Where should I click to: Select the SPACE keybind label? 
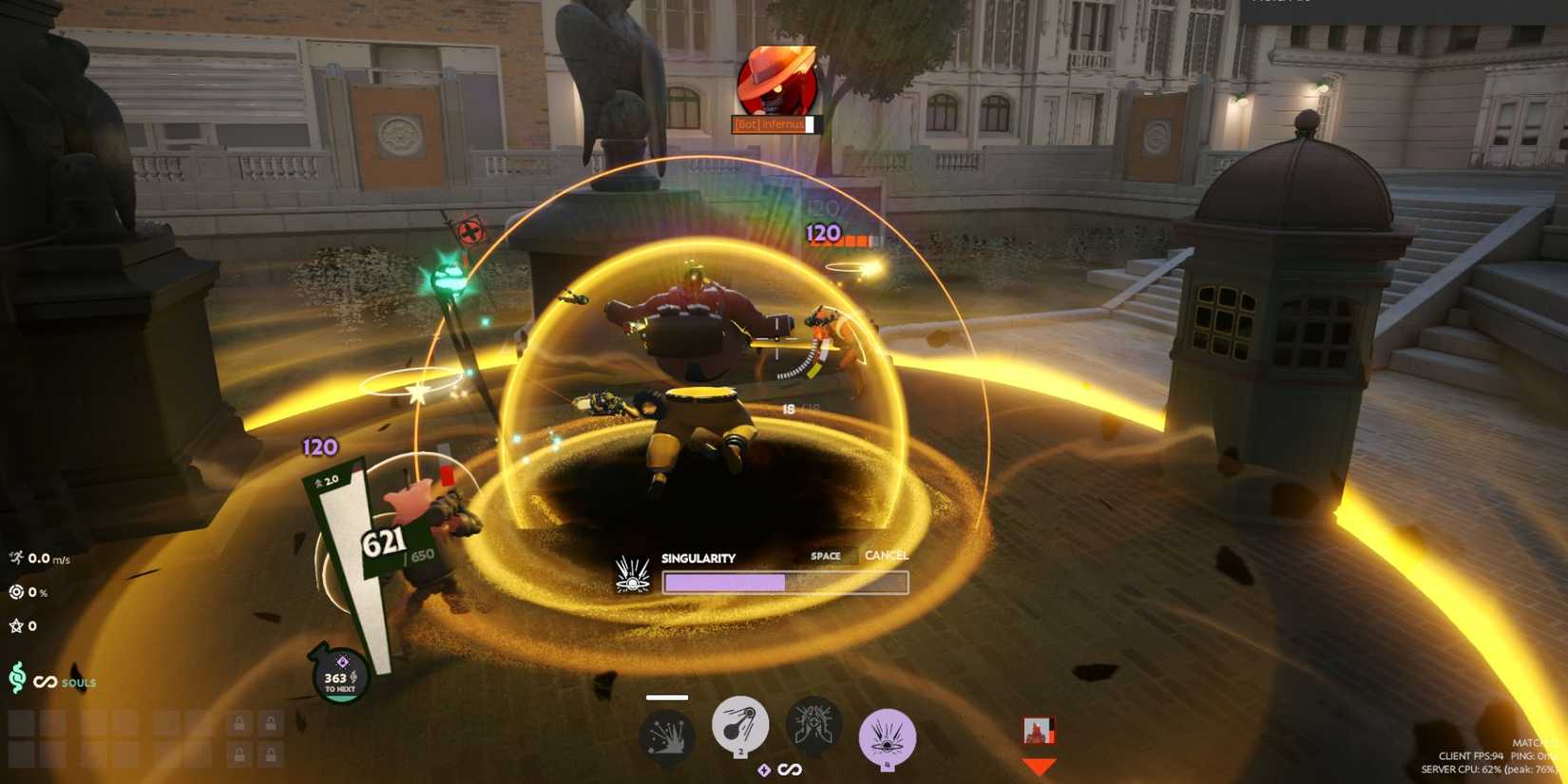point(826,555)
